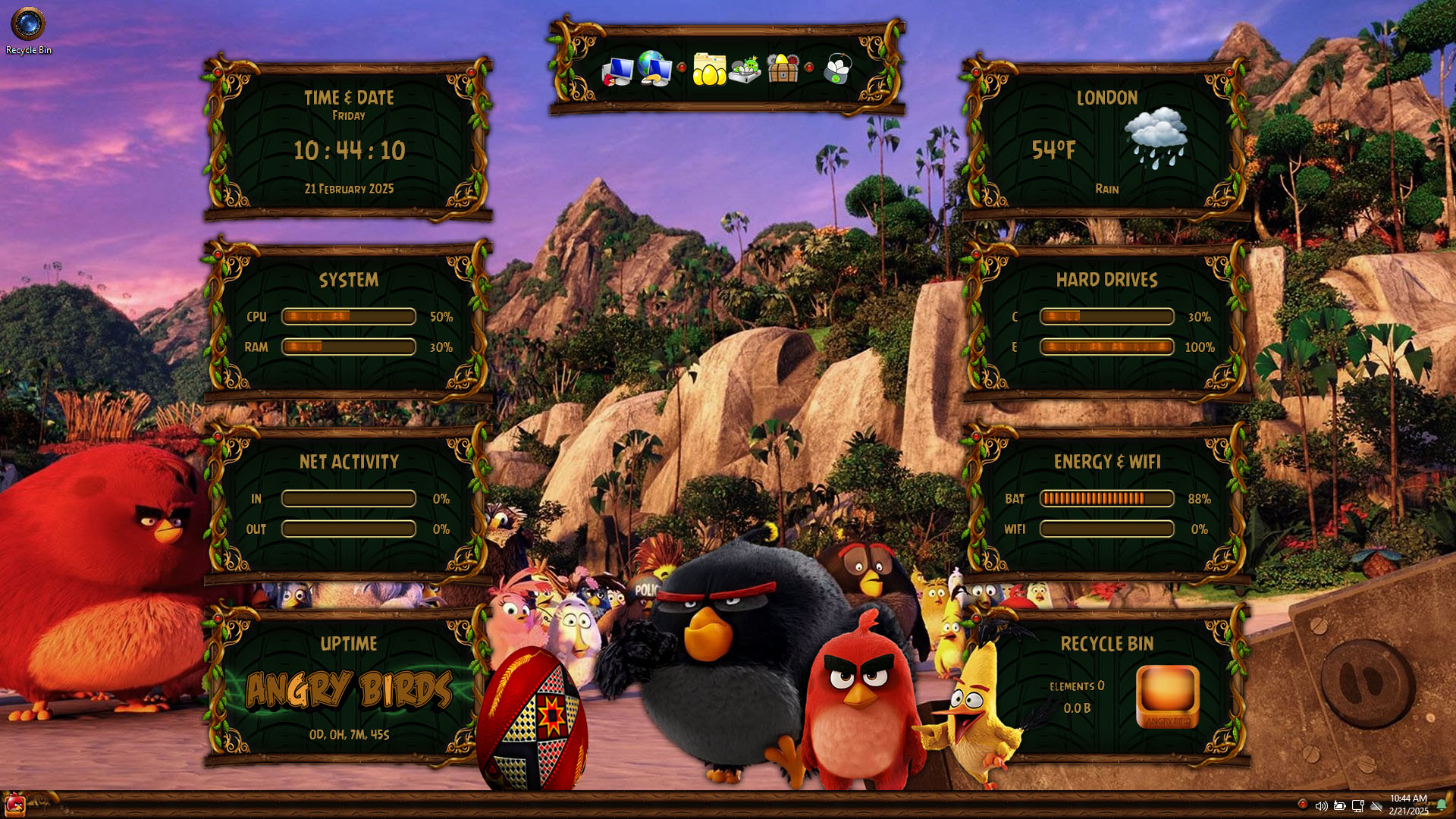Viewport: 1456px width, 819px height.
Task: Click the battery charging tray icon
Action: (1339, 805)
